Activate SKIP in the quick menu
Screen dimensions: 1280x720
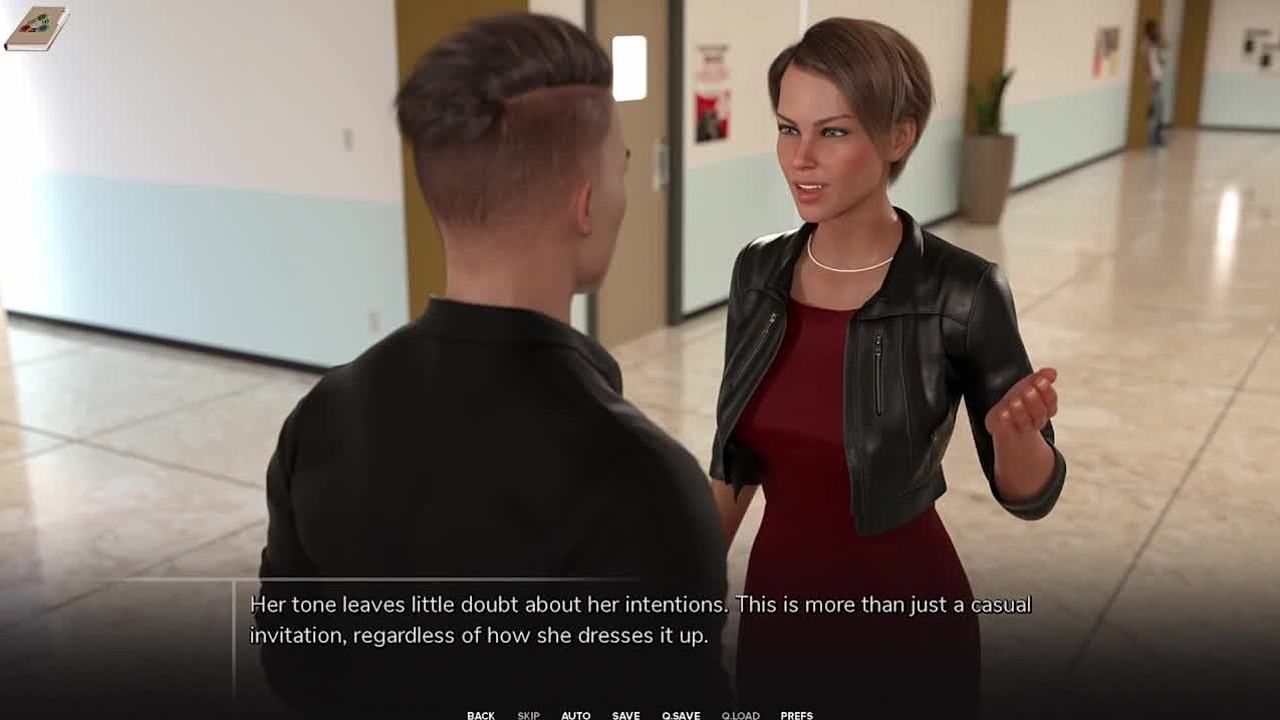click(528, 715)
